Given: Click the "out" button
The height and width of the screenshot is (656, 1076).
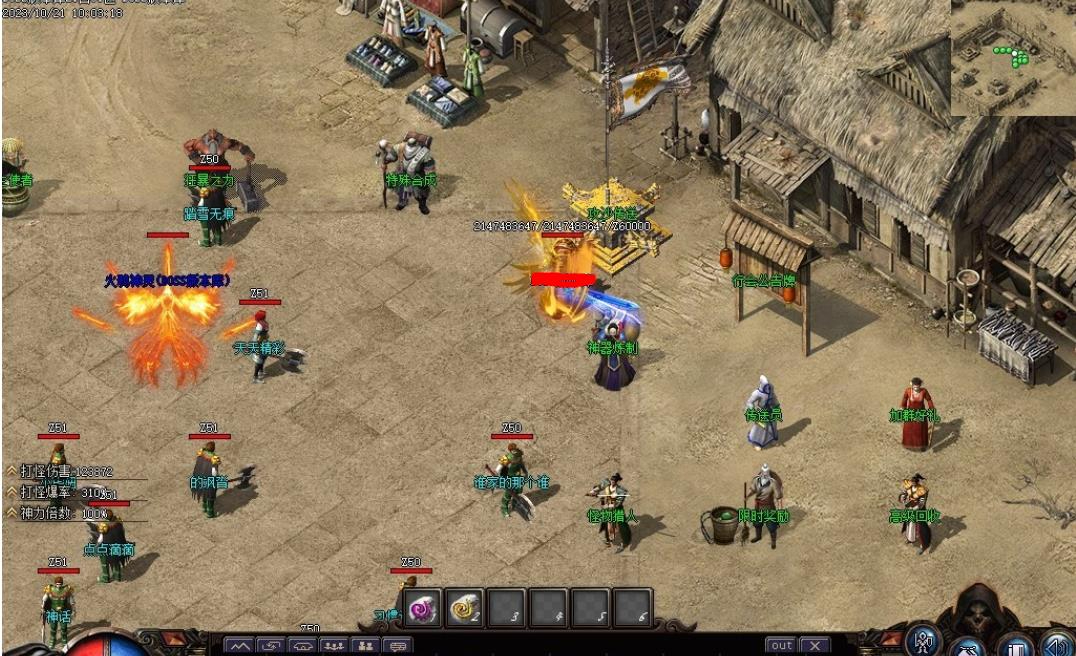Looking at the screenshot, I should tap(781, 646).
